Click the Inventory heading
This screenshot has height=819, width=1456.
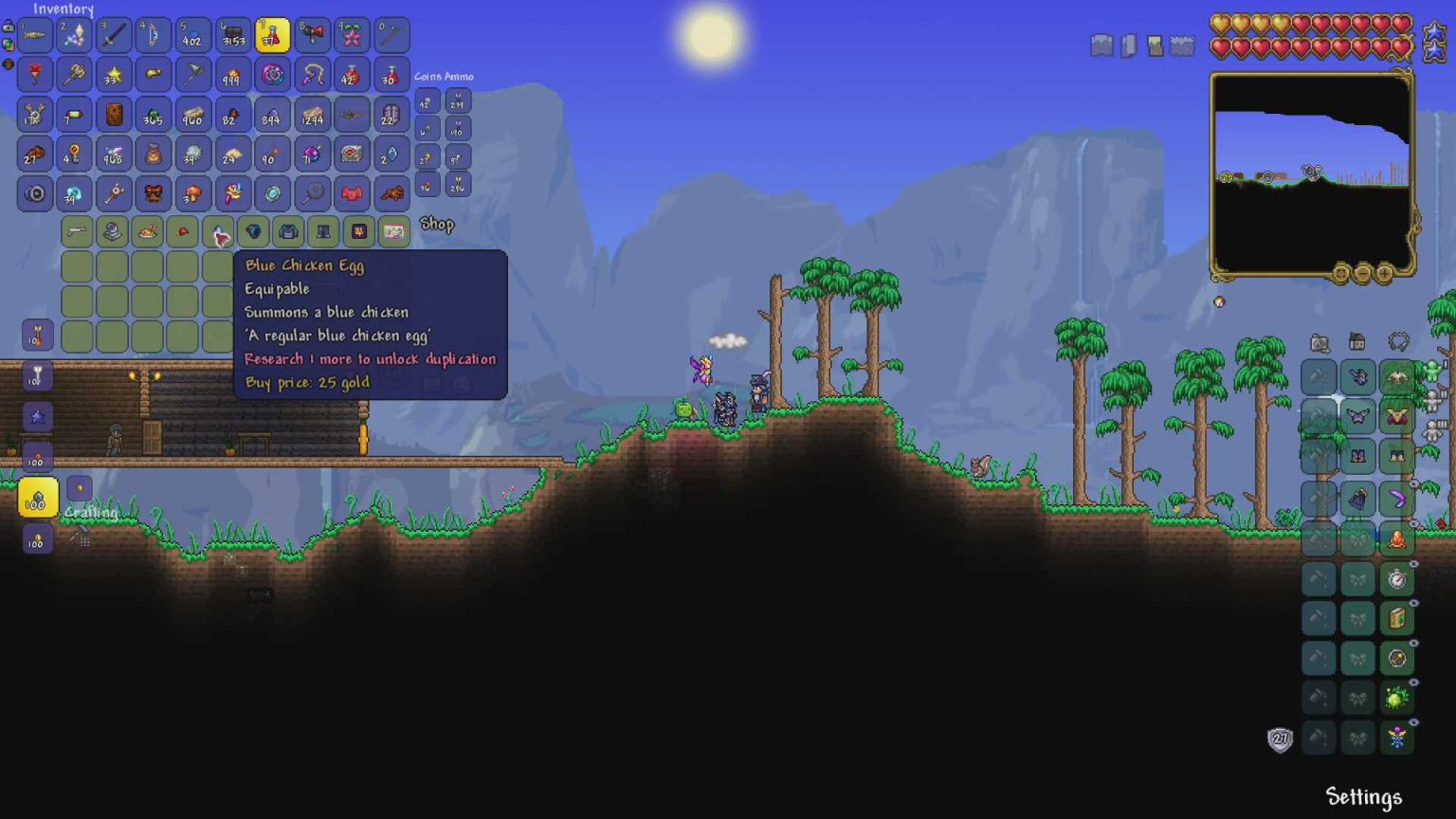(63, 9)
